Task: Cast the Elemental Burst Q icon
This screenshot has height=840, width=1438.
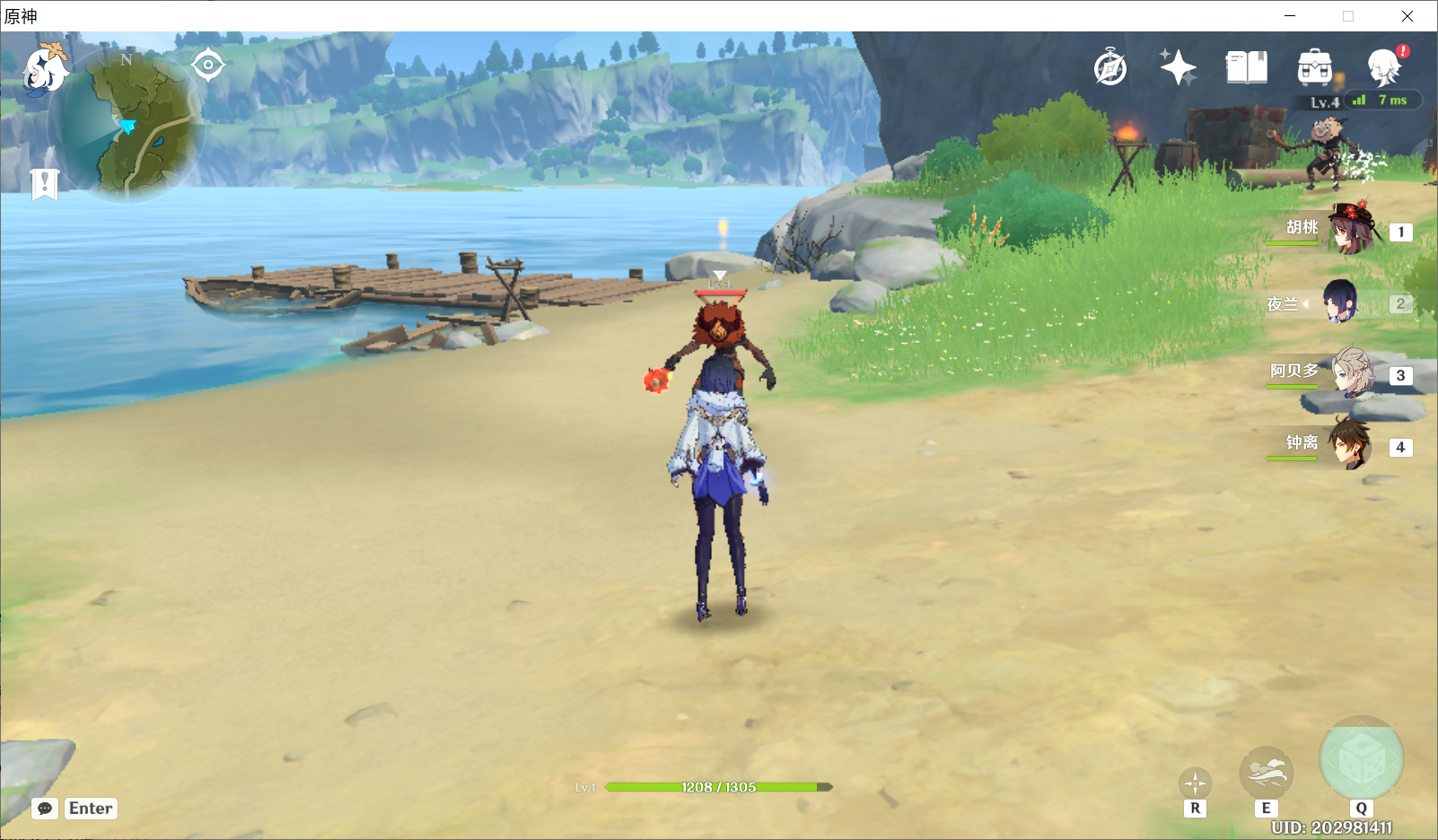Action: pyautogui.click(x=1361, y=758)
